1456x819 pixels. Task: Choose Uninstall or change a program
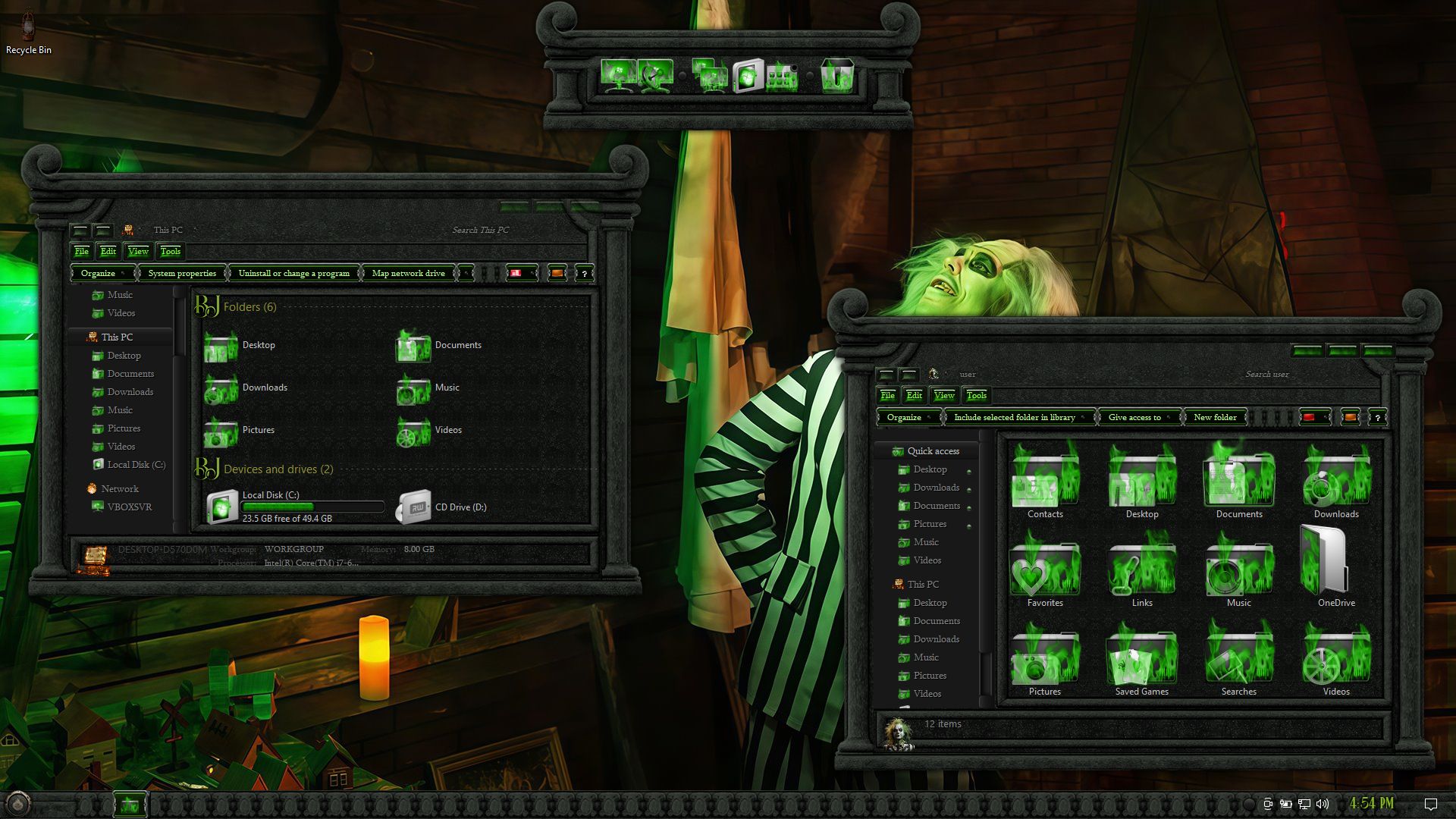pos(293,273)
